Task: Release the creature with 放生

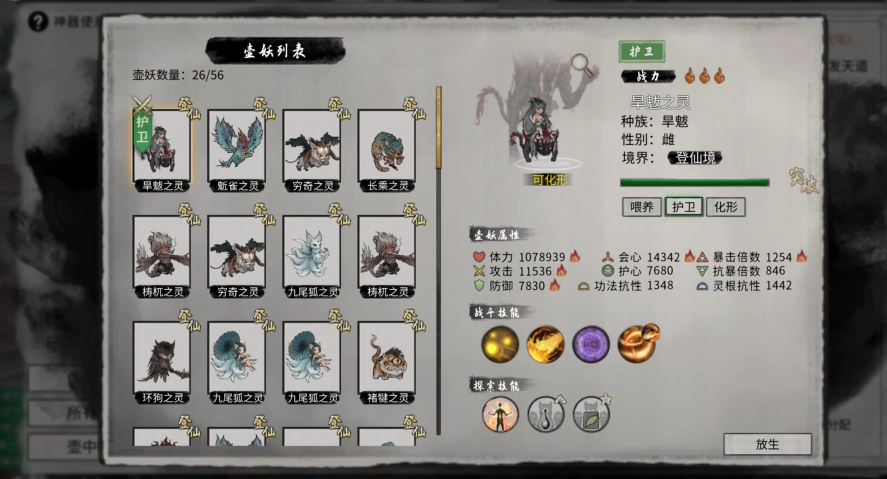Action: coord(767,444)
